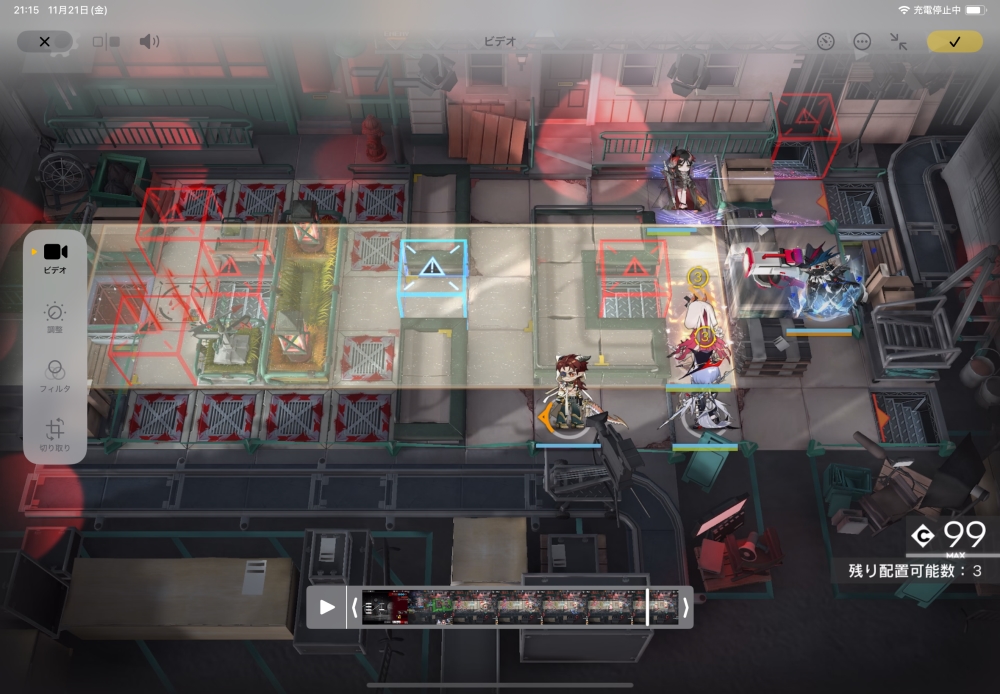Confirm edits with the yellow checkmark button
The image size is (1000, 694).
[x=954, y=42]
